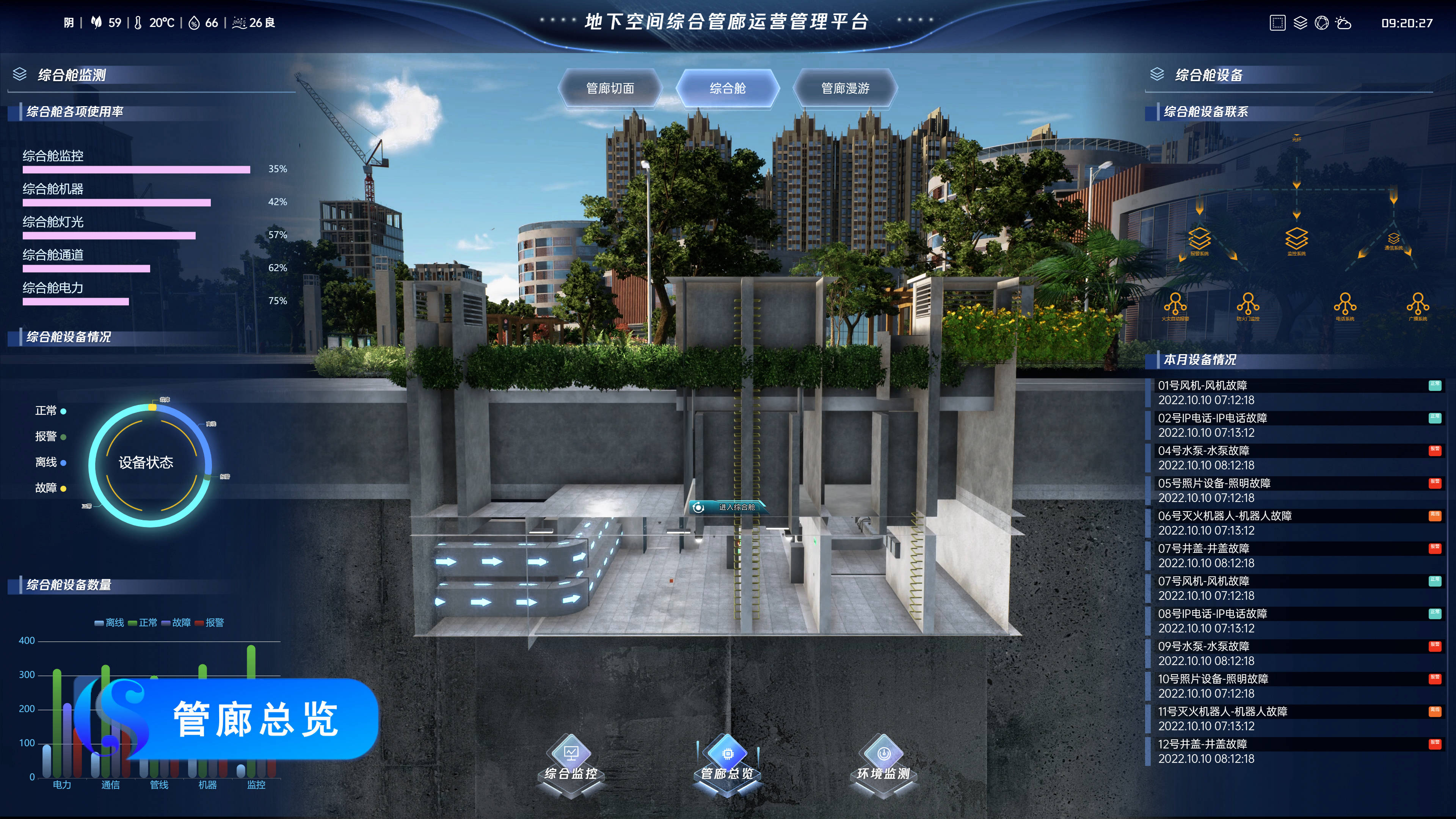
Task: Open the 管廊漫游 roaming tab
Action: (845, 88)
